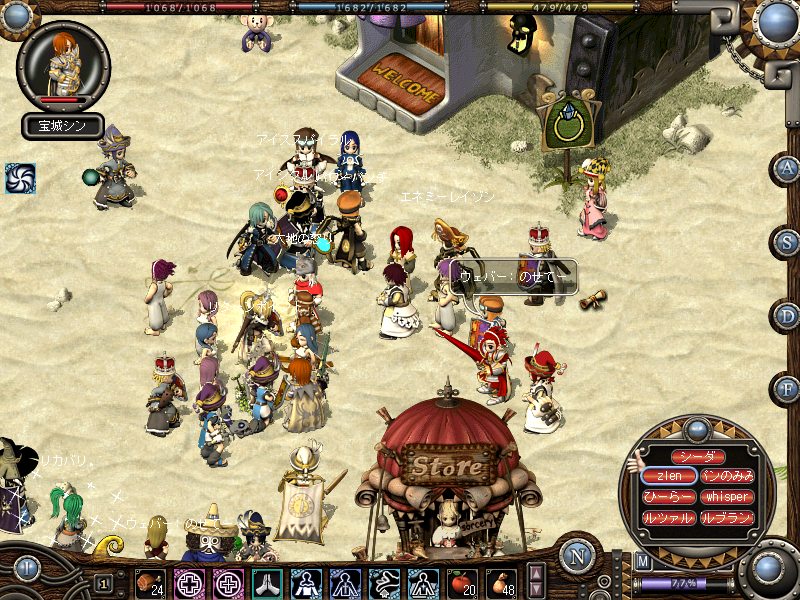Choose the パンのみみ chat button

[726, 477]
